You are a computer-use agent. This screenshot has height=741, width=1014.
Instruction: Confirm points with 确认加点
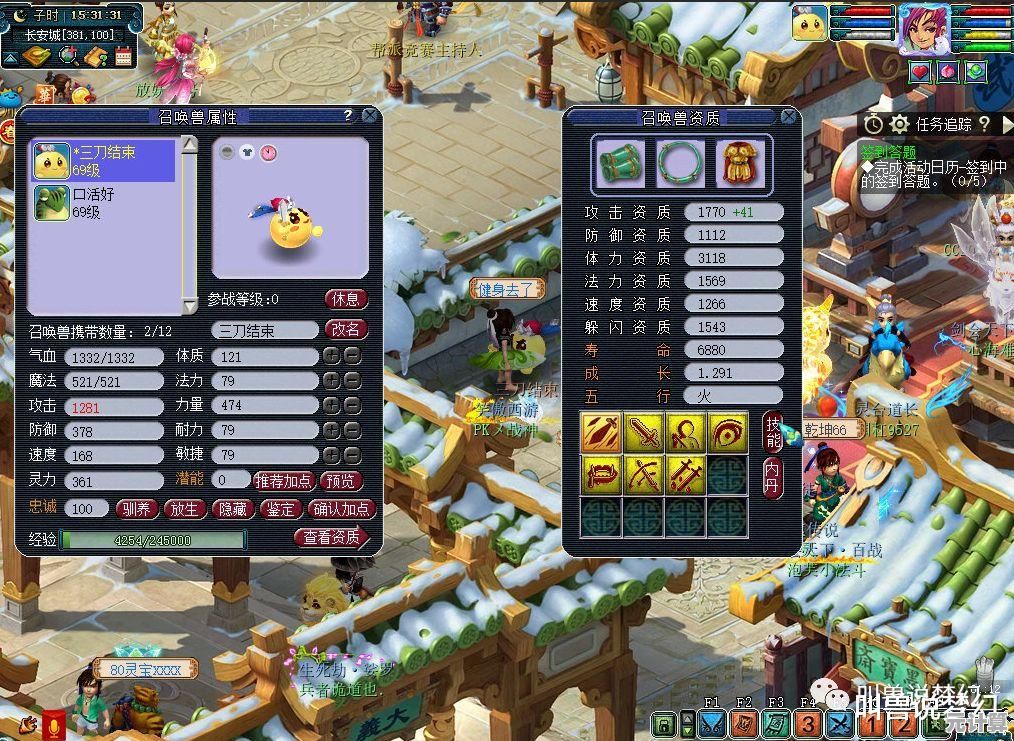pyautogui.click(x=342, y=509)
